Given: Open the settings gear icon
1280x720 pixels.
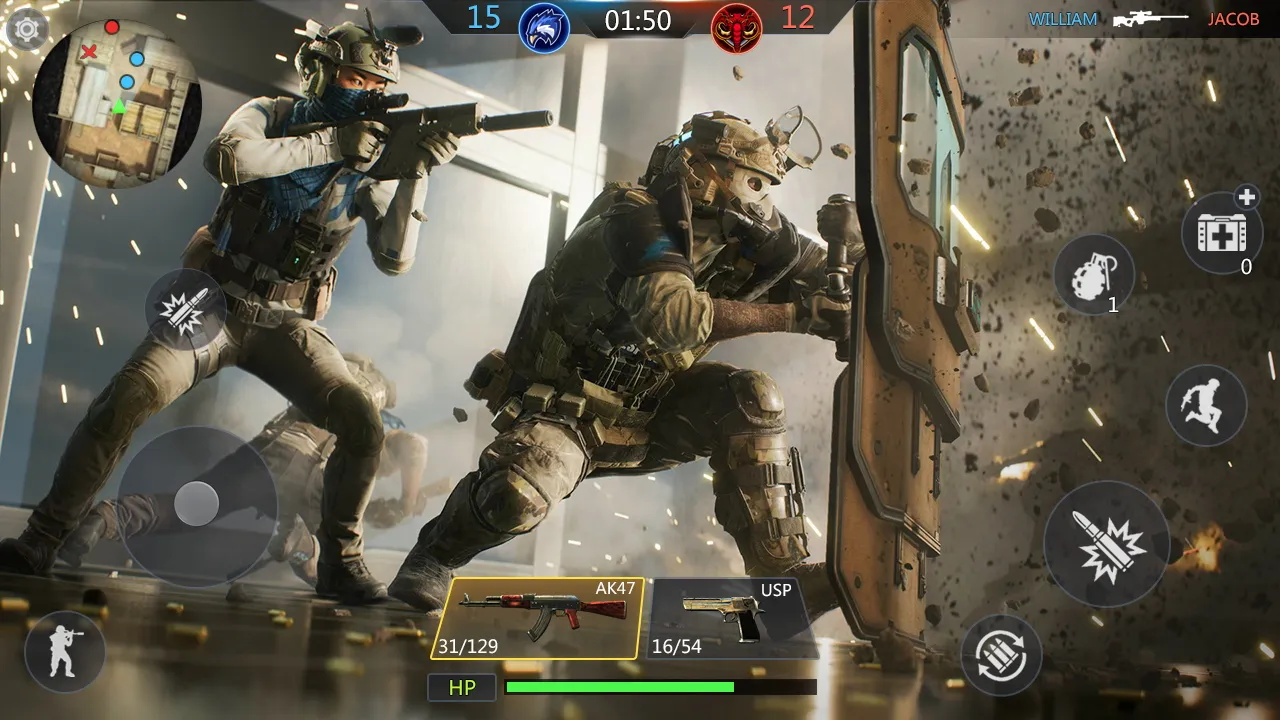Looking at the screenshot, I should click(x=29, y=29).
